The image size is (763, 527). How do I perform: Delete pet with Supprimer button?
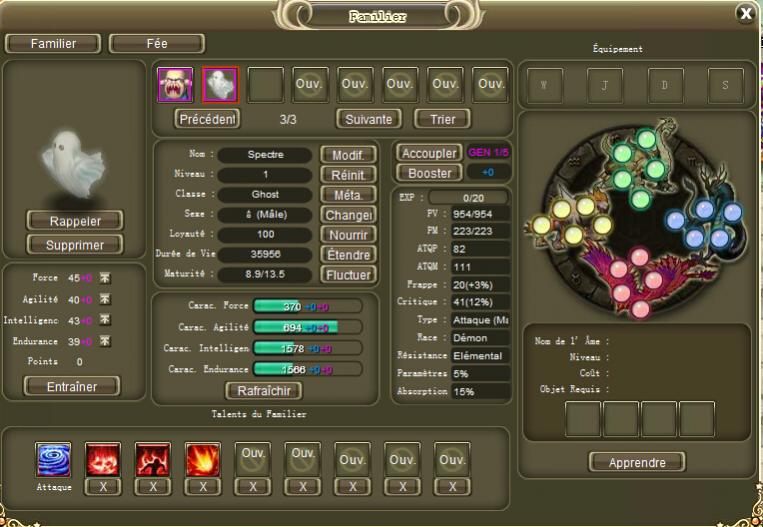pyautogui.click(x=75, y=245)
